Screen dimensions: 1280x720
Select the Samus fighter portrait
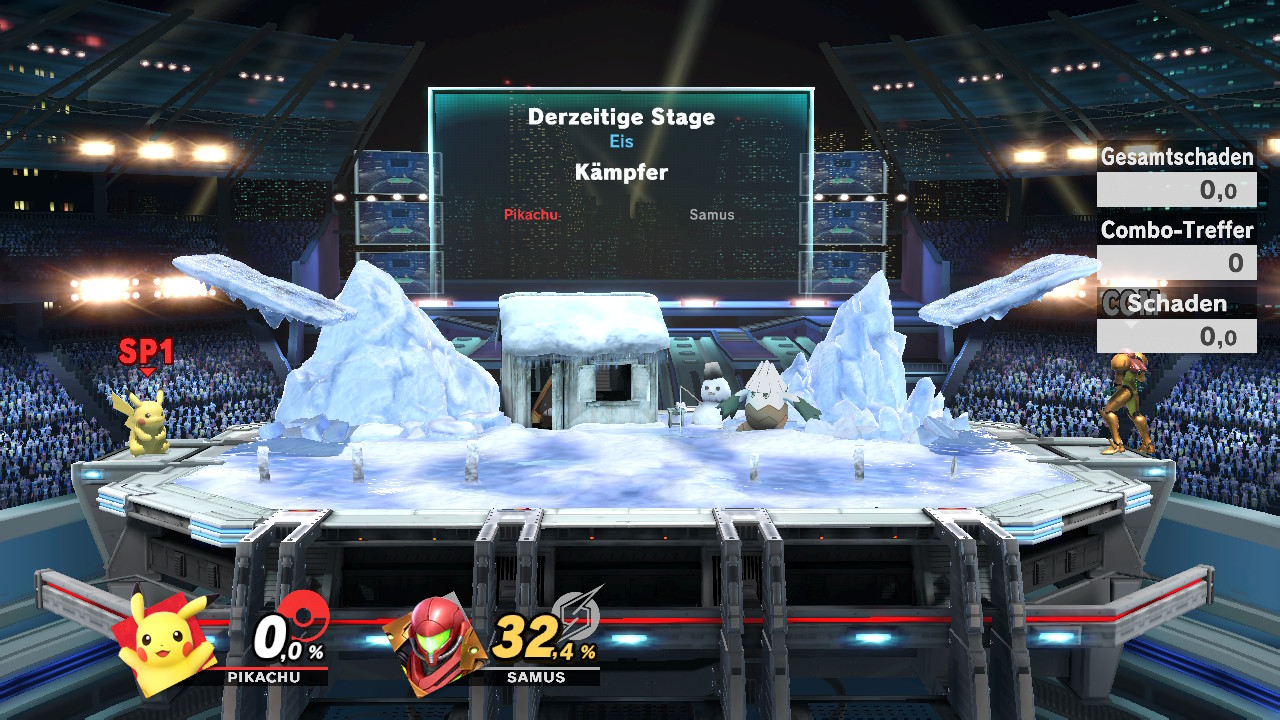click(x=435, y=643)
